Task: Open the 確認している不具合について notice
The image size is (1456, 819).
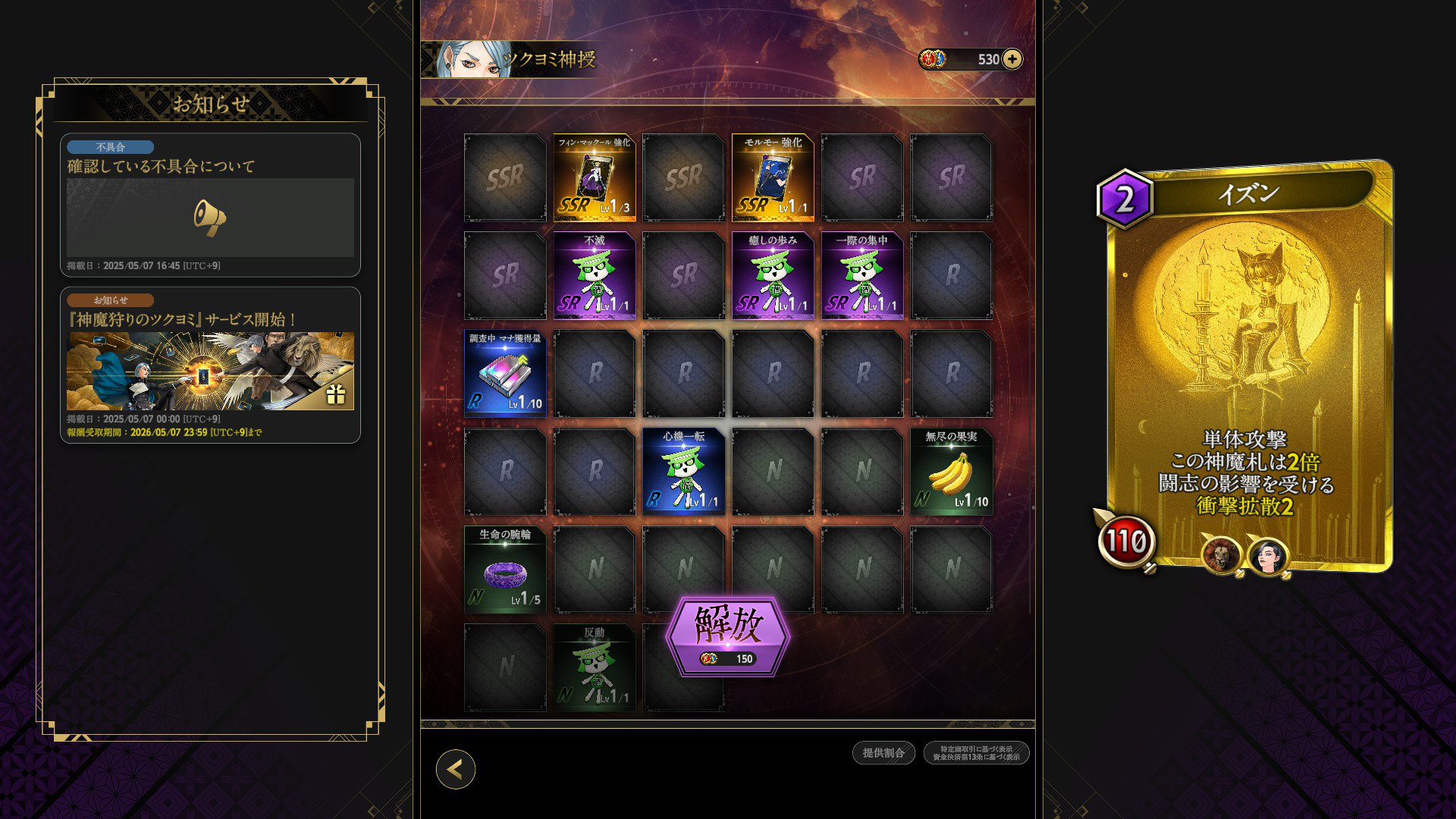Action: coord(210,205)
